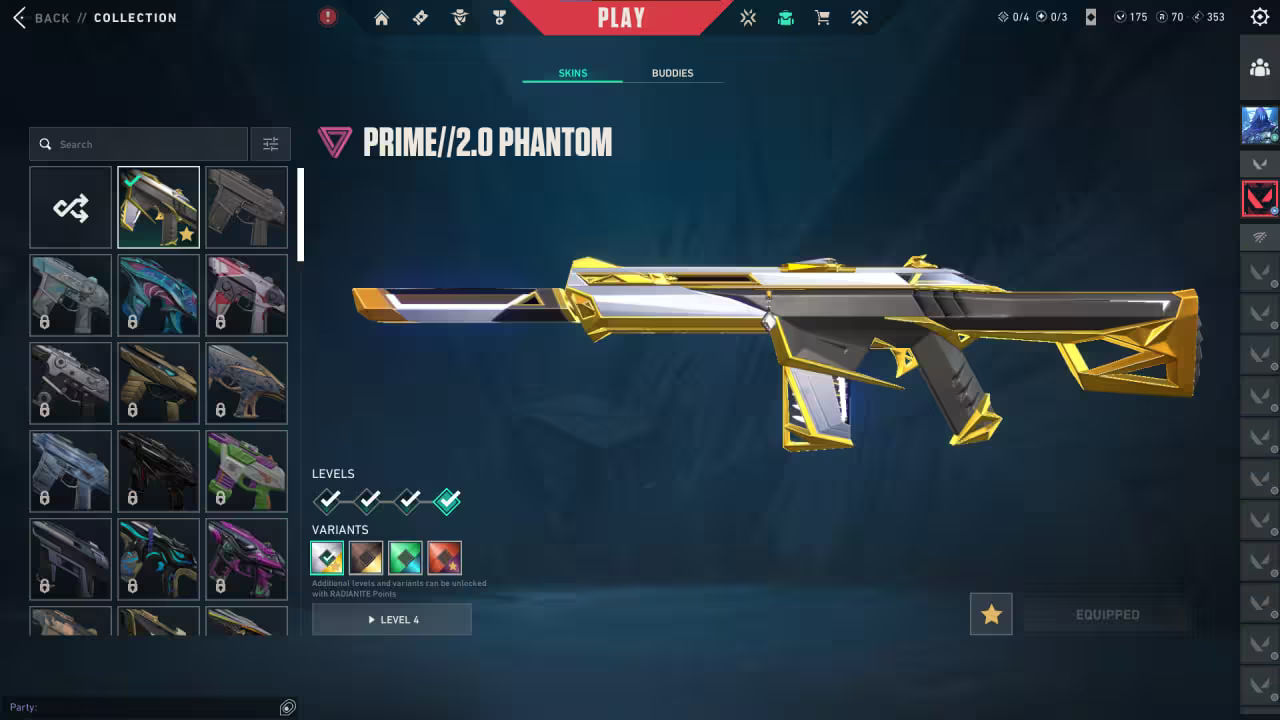1280x720 pixels.
Task: Switch to the BUDDIES tab
Action: 673,72
